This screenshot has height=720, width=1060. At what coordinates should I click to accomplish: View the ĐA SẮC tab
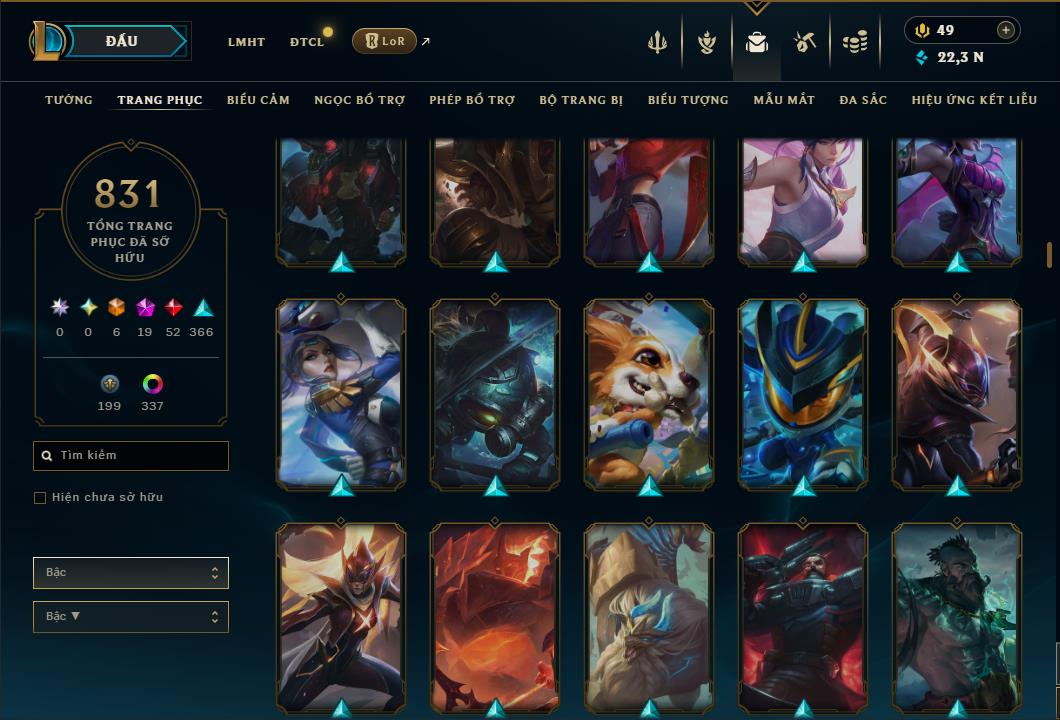[863, 100]
